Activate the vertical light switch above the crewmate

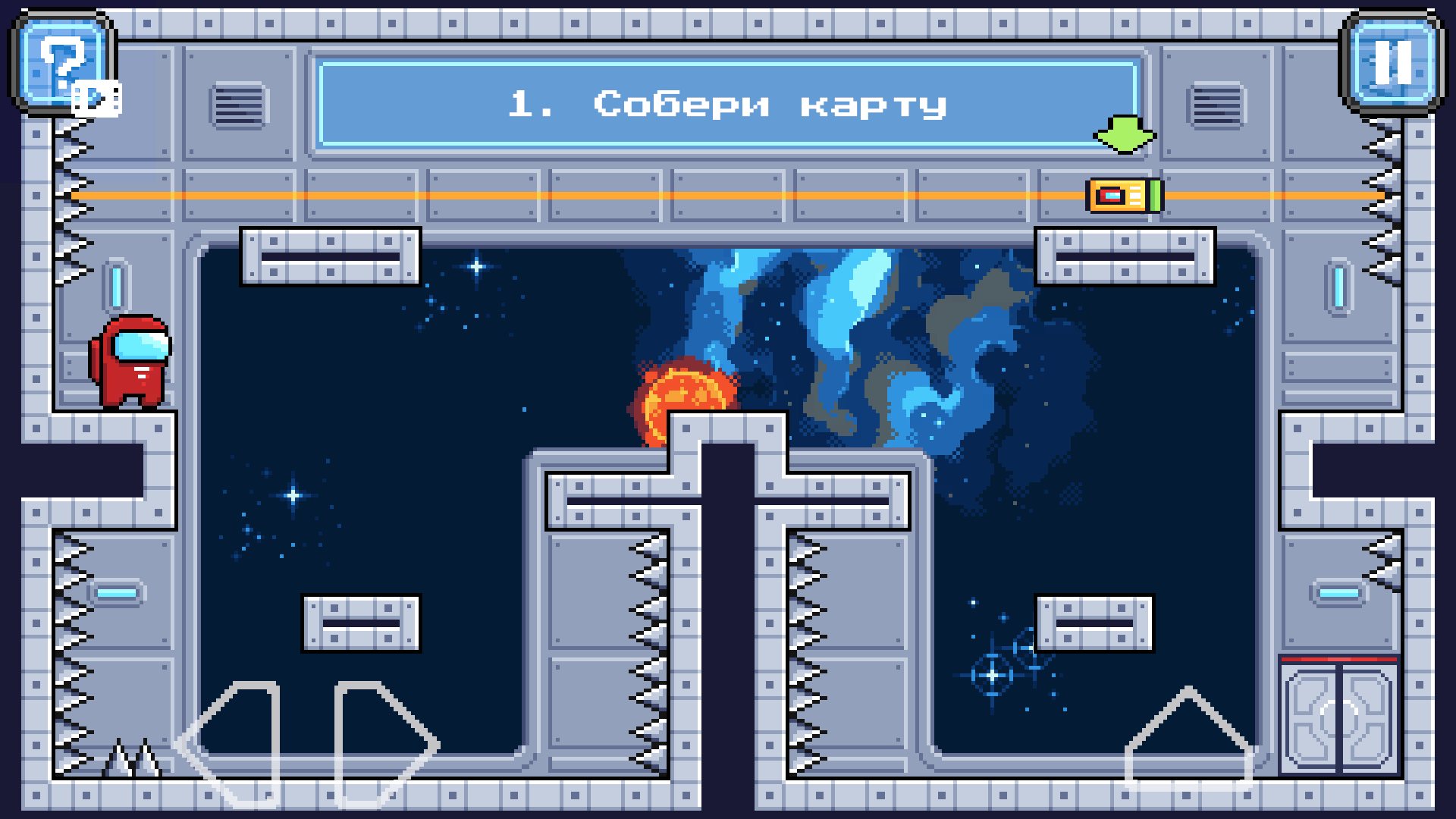coord(115,287)
